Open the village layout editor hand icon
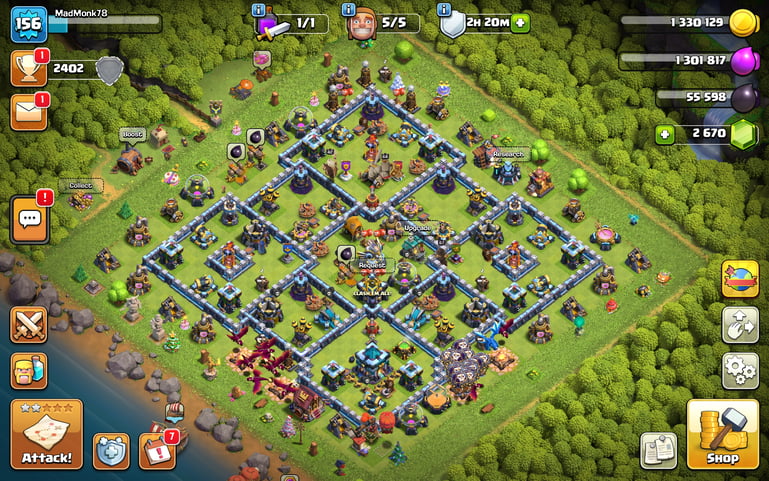Viewport: 769px width, 481px height. tap(739, 325)
